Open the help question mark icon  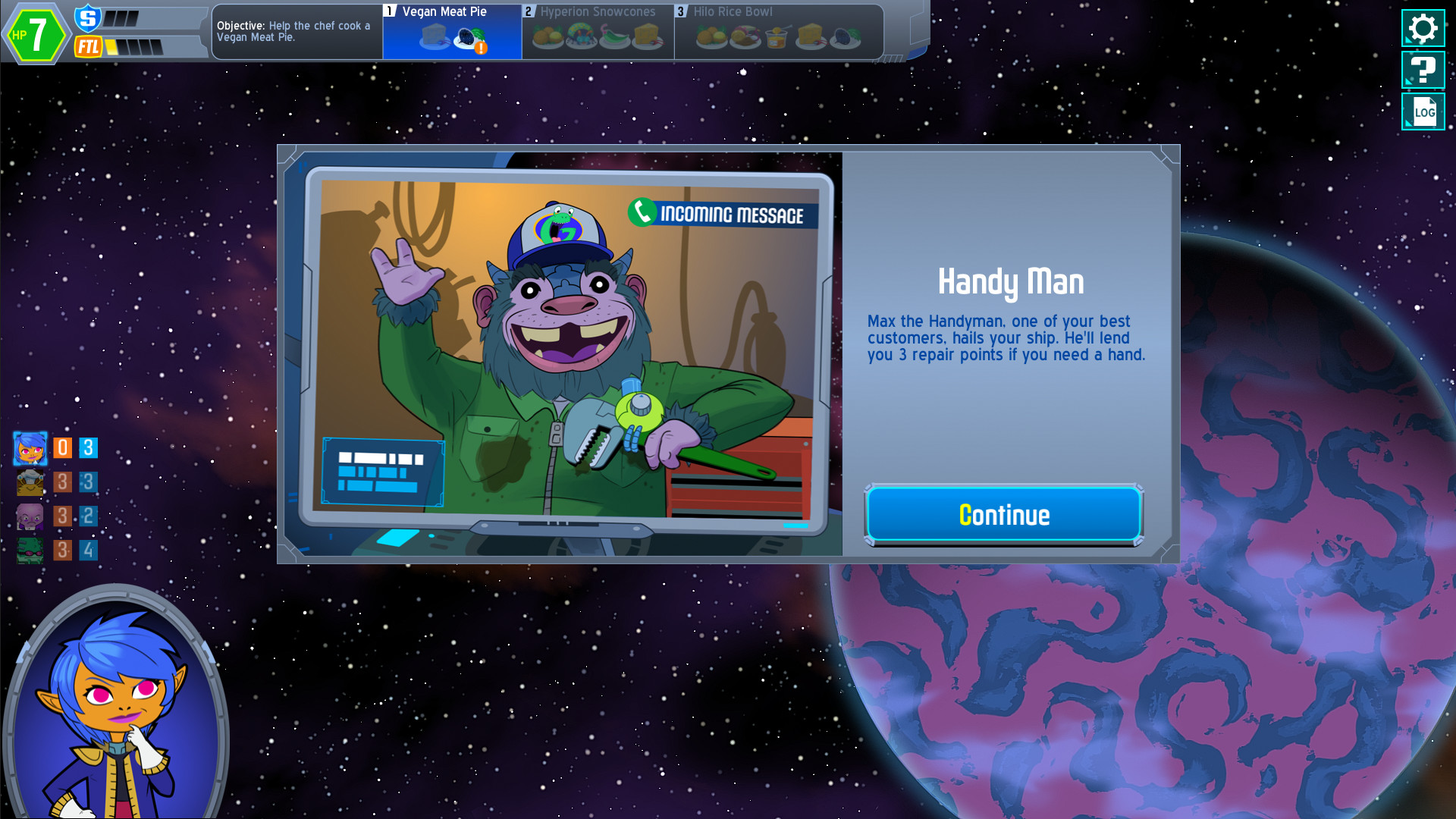point(1423,70)
